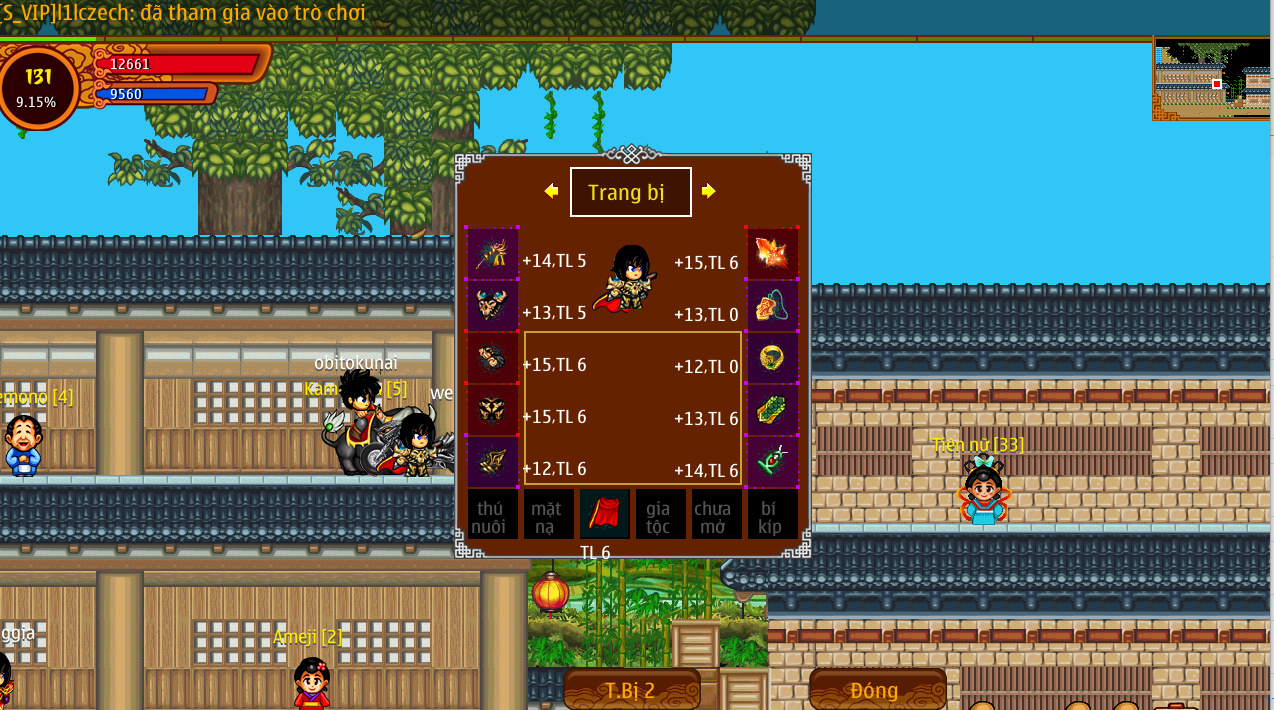Select the boots slot with +12 bonus
The image size is (1274, 710).
[492, 462]
